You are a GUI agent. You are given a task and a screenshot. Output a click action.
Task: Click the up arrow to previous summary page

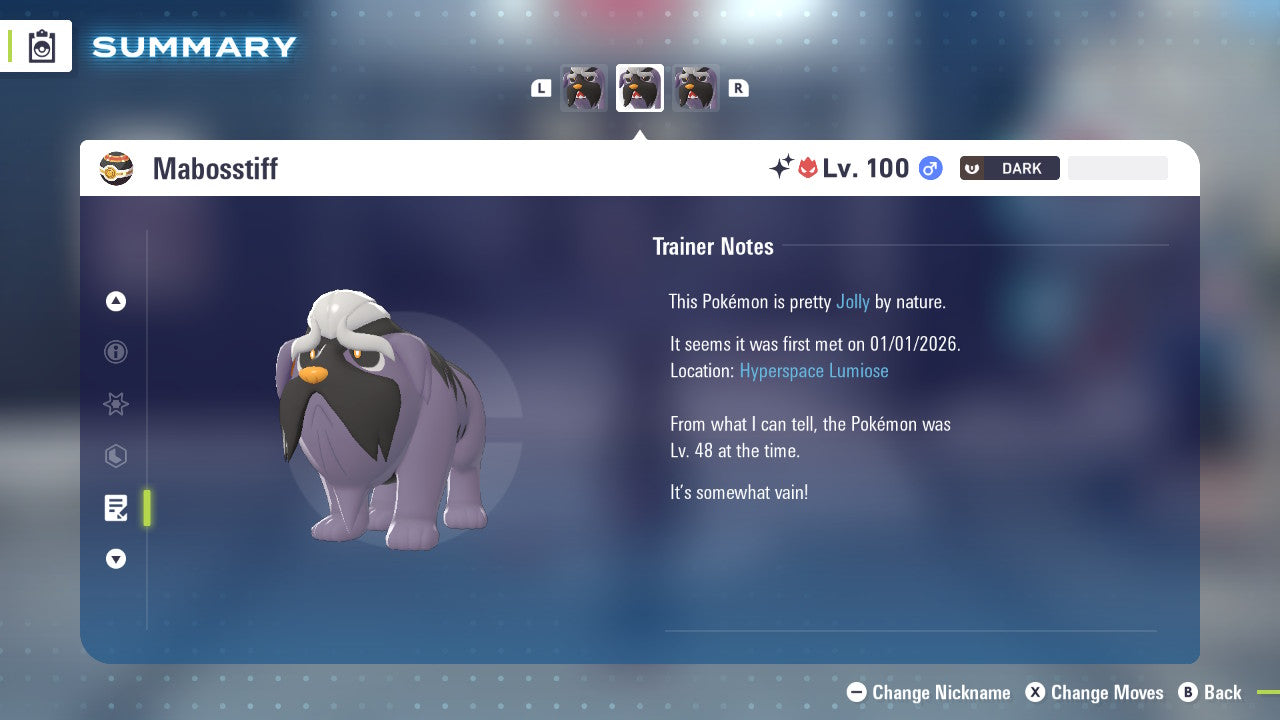[x=115, y=300]
